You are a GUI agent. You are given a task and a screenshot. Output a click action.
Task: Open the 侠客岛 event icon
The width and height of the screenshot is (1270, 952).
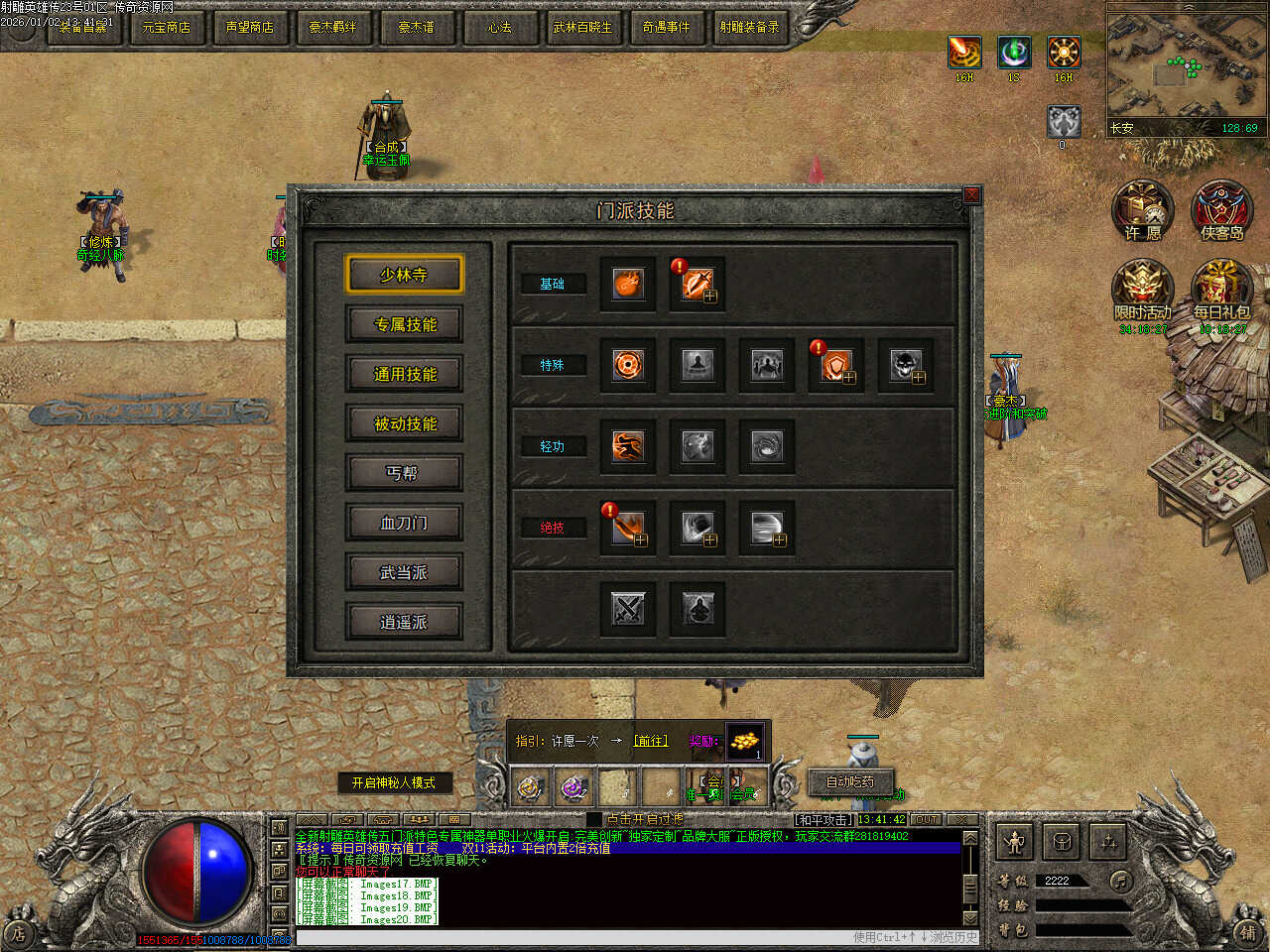point(1221,211)
